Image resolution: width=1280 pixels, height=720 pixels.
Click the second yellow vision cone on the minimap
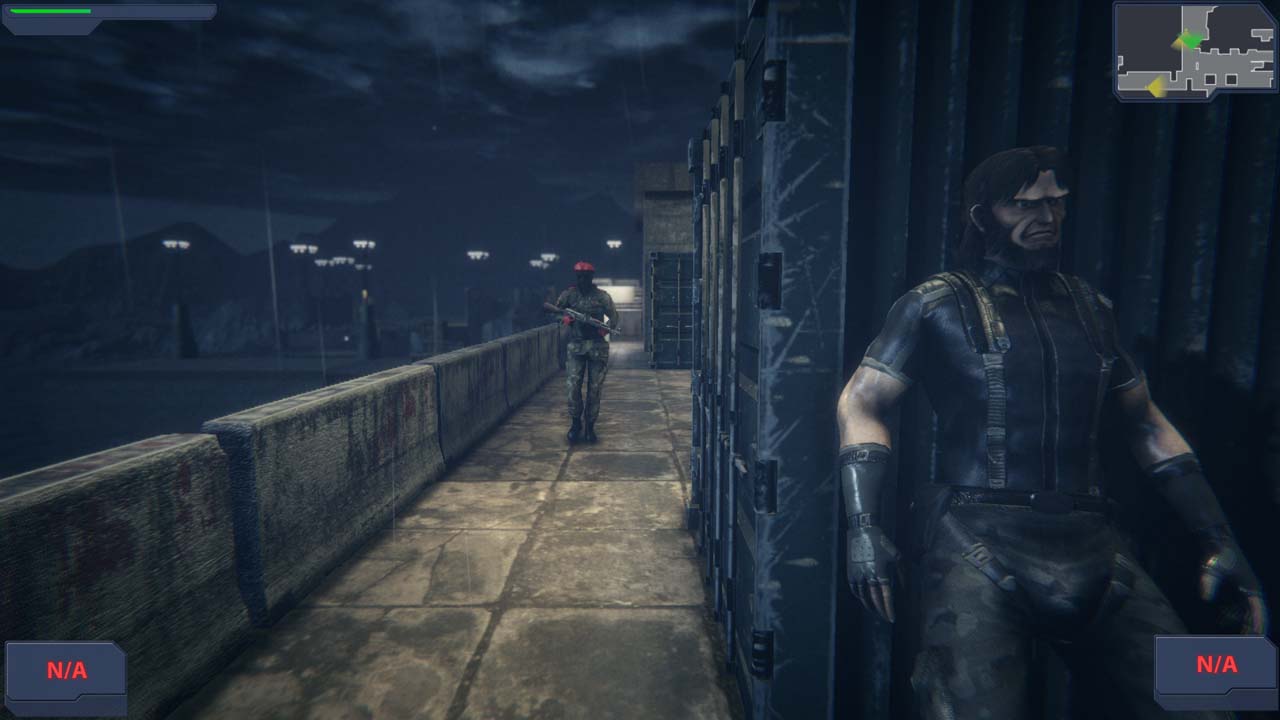[x=1157, y=86]
